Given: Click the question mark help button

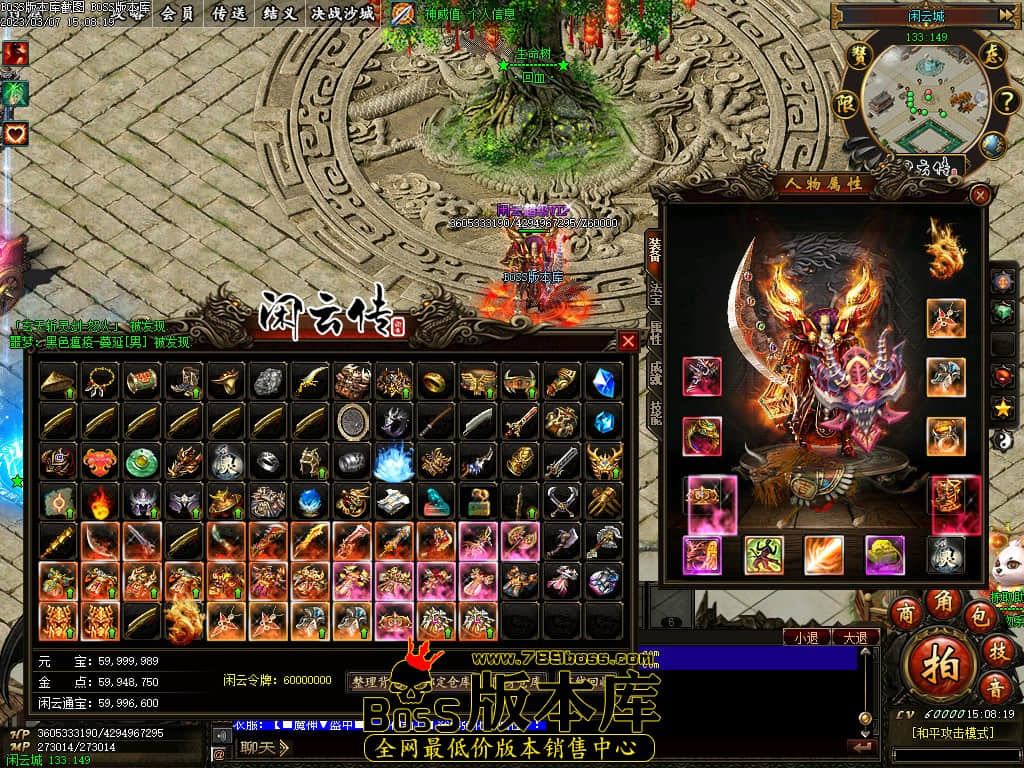Looking at the screenshot, I should tap(1005, 100).
